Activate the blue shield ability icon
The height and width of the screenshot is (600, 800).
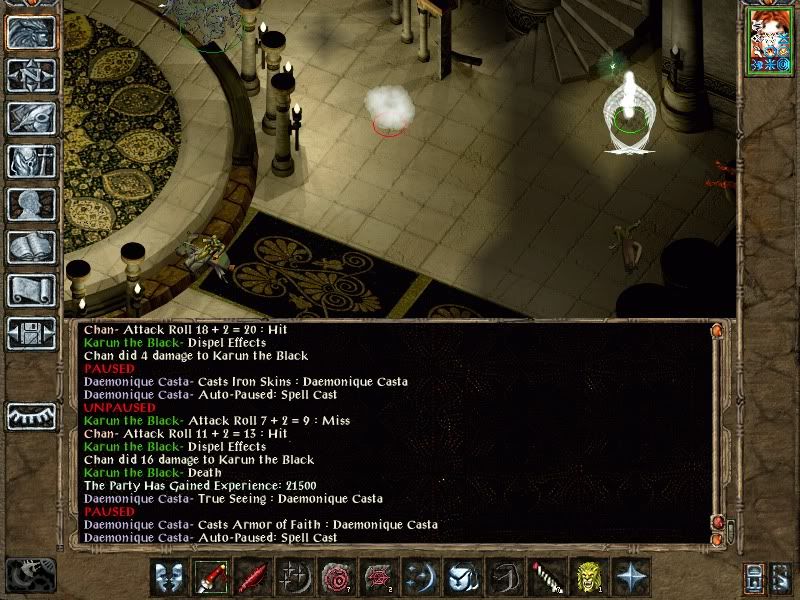pyautogui.click(x=462, y=577)
